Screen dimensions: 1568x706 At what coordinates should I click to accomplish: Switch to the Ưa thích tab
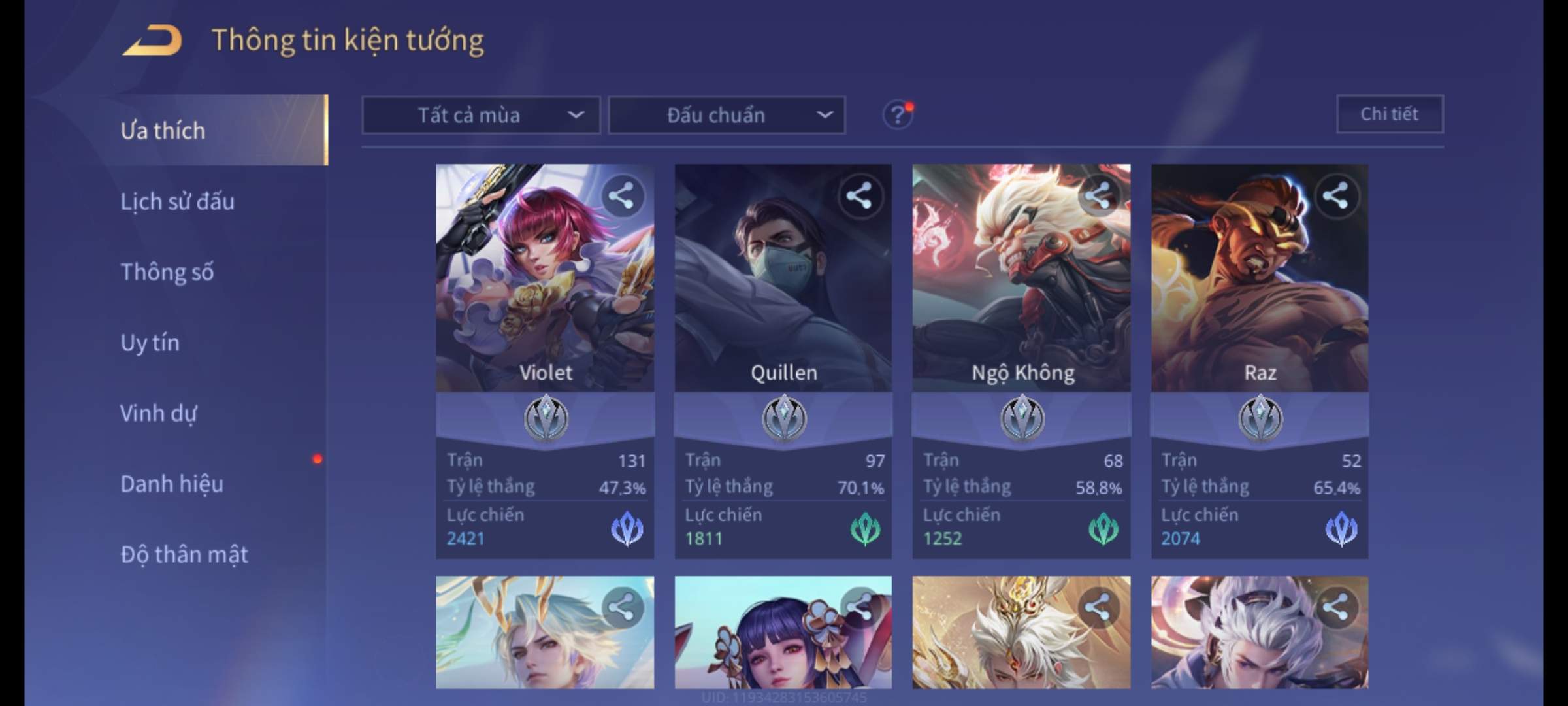(163, 131)
